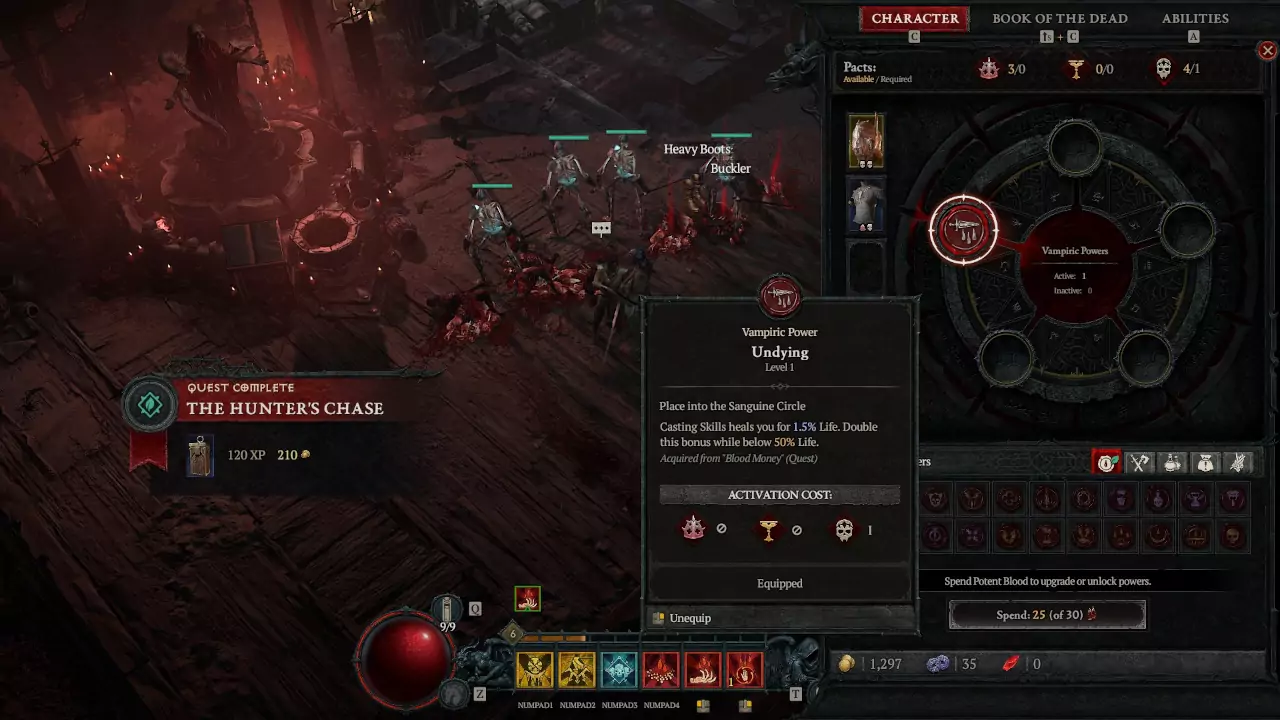This screenshot has height=720, width=1280.
Task: Open the potion flask consumables tab
Action: tap(1173, 462)
